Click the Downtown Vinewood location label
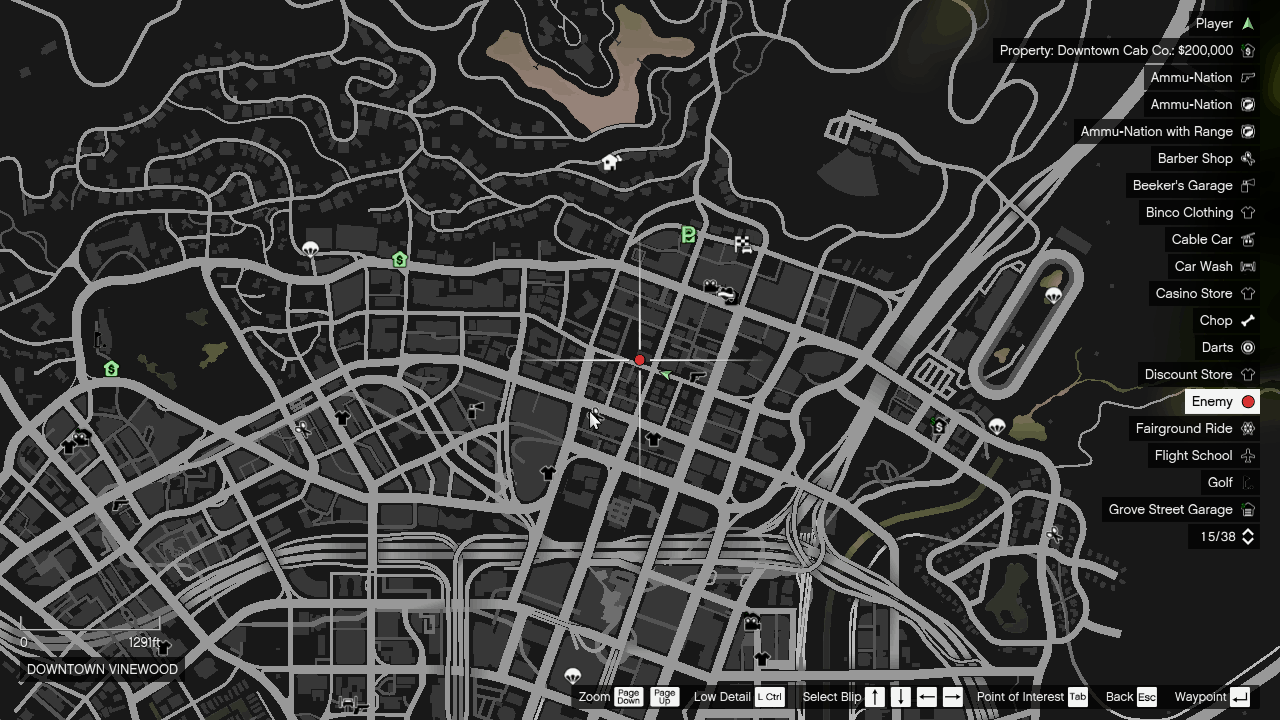The height and width of the screenshot is (720, 1280). 102,669
